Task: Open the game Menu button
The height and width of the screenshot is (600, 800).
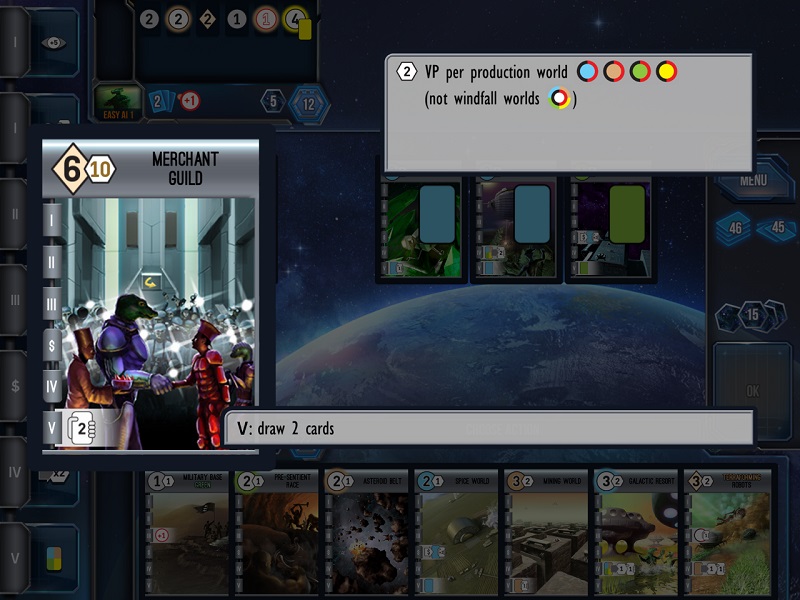Action: click(x=753, y=182)
